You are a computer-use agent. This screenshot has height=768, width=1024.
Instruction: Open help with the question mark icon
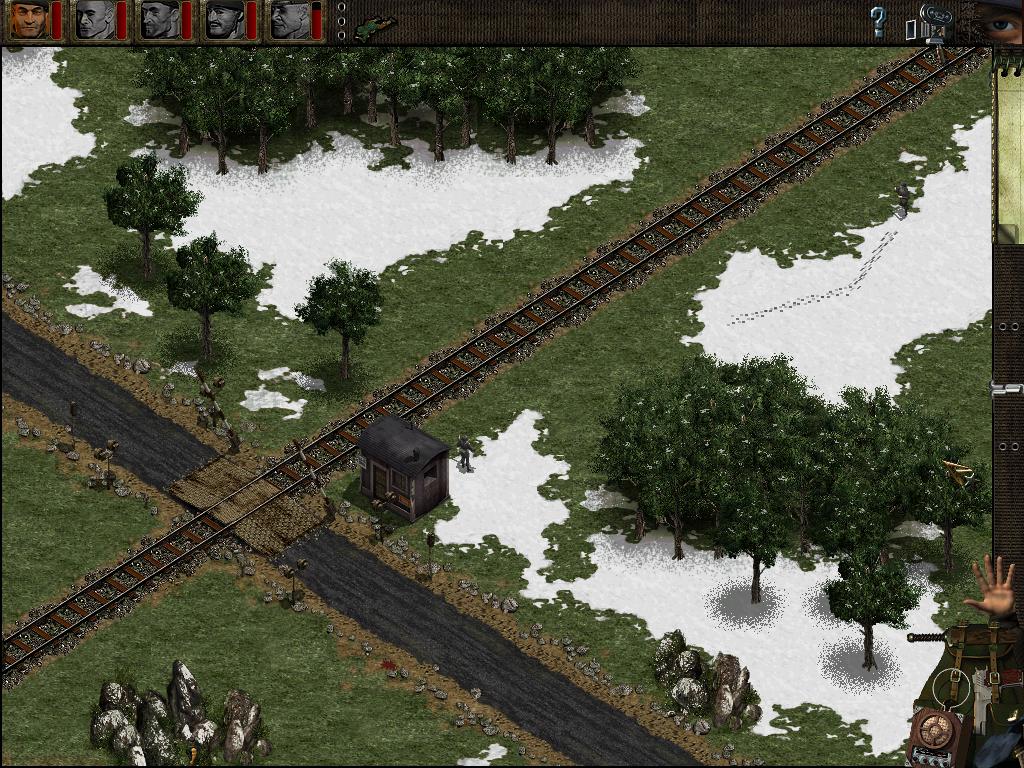878,21
